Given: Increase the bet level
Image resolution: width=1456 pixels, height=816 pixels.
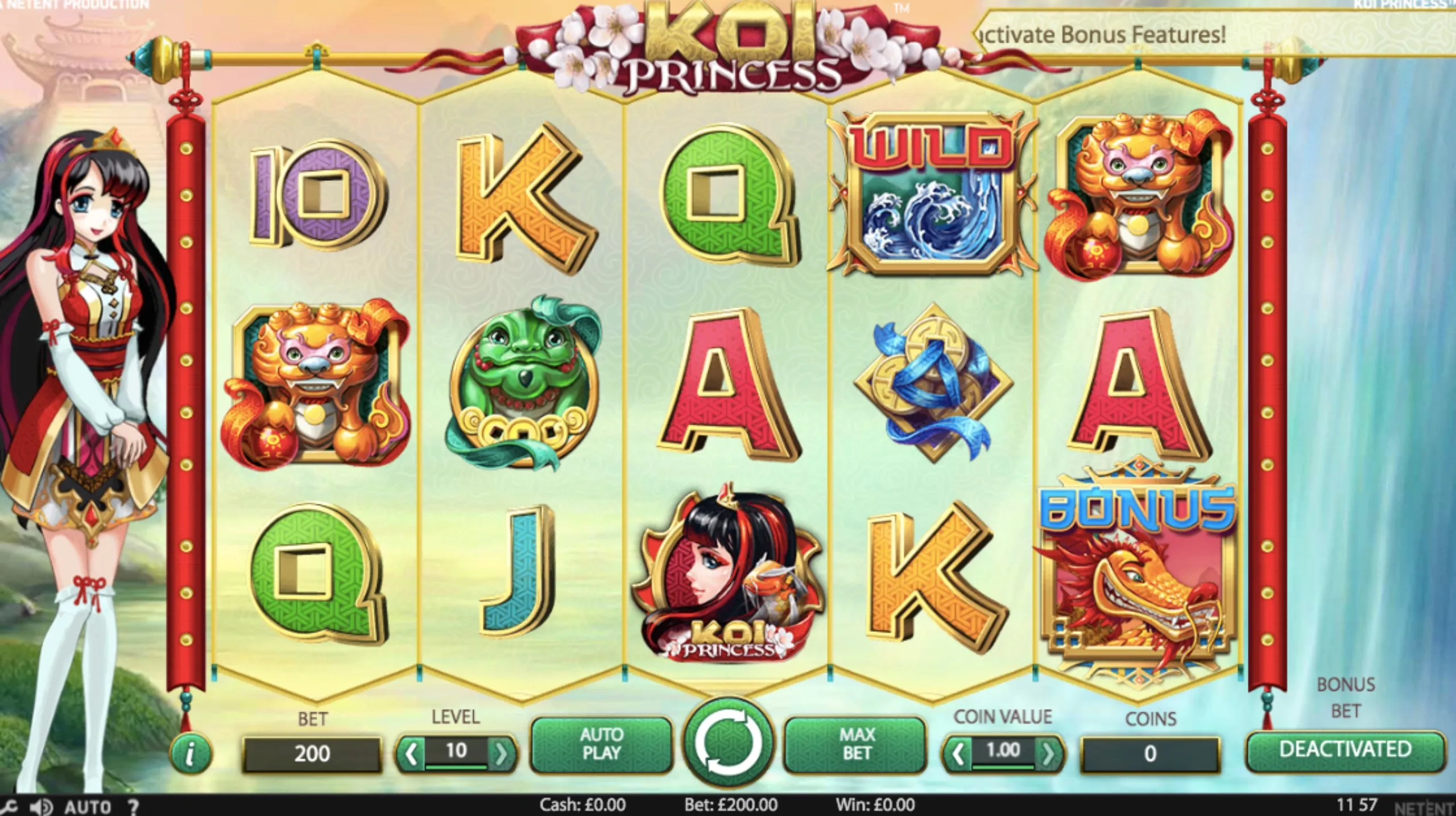Looking at the screenshot, I should 502,755.
